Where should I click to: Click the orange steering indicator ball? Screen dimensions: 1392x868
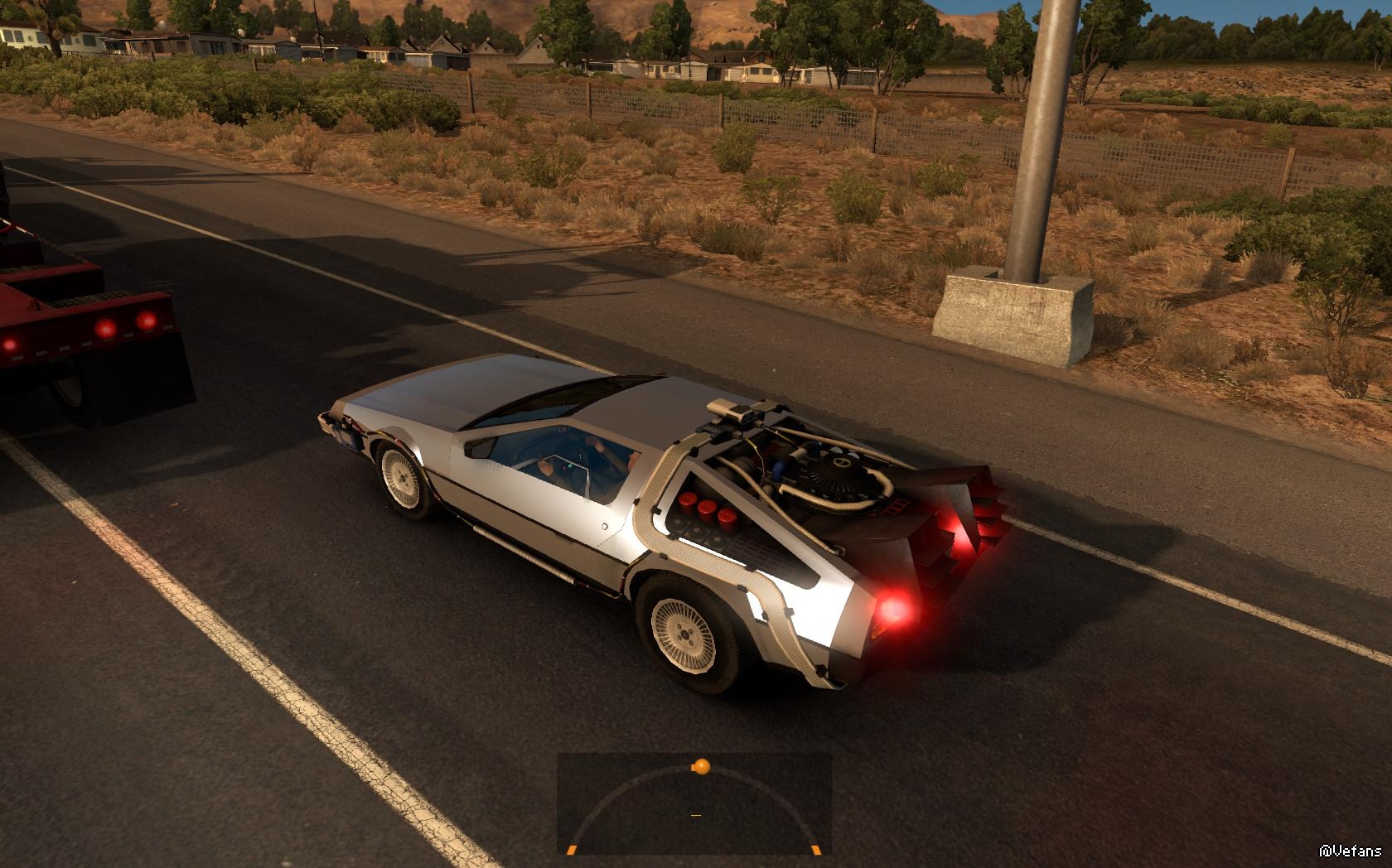(x=701, y=766)
